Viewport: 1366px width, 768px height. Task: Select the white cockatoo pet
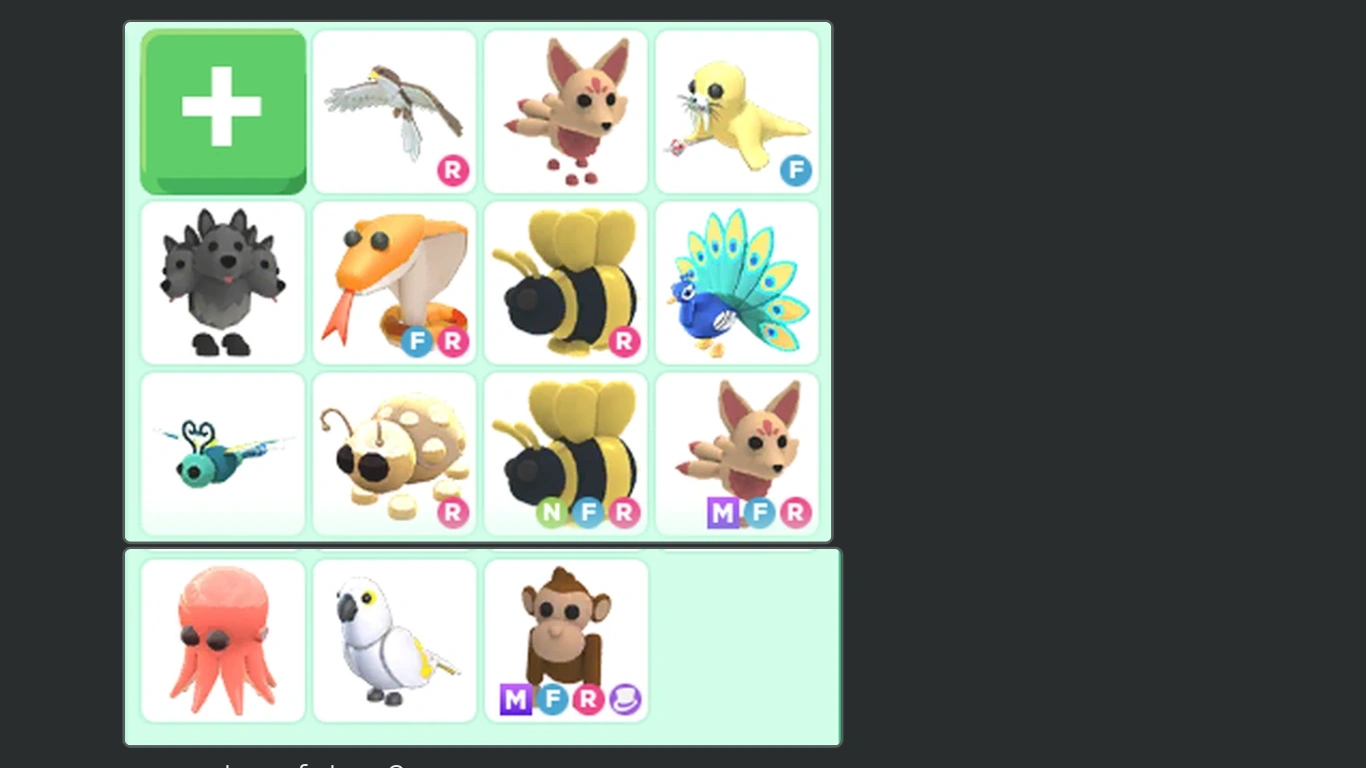coord(394,640)
